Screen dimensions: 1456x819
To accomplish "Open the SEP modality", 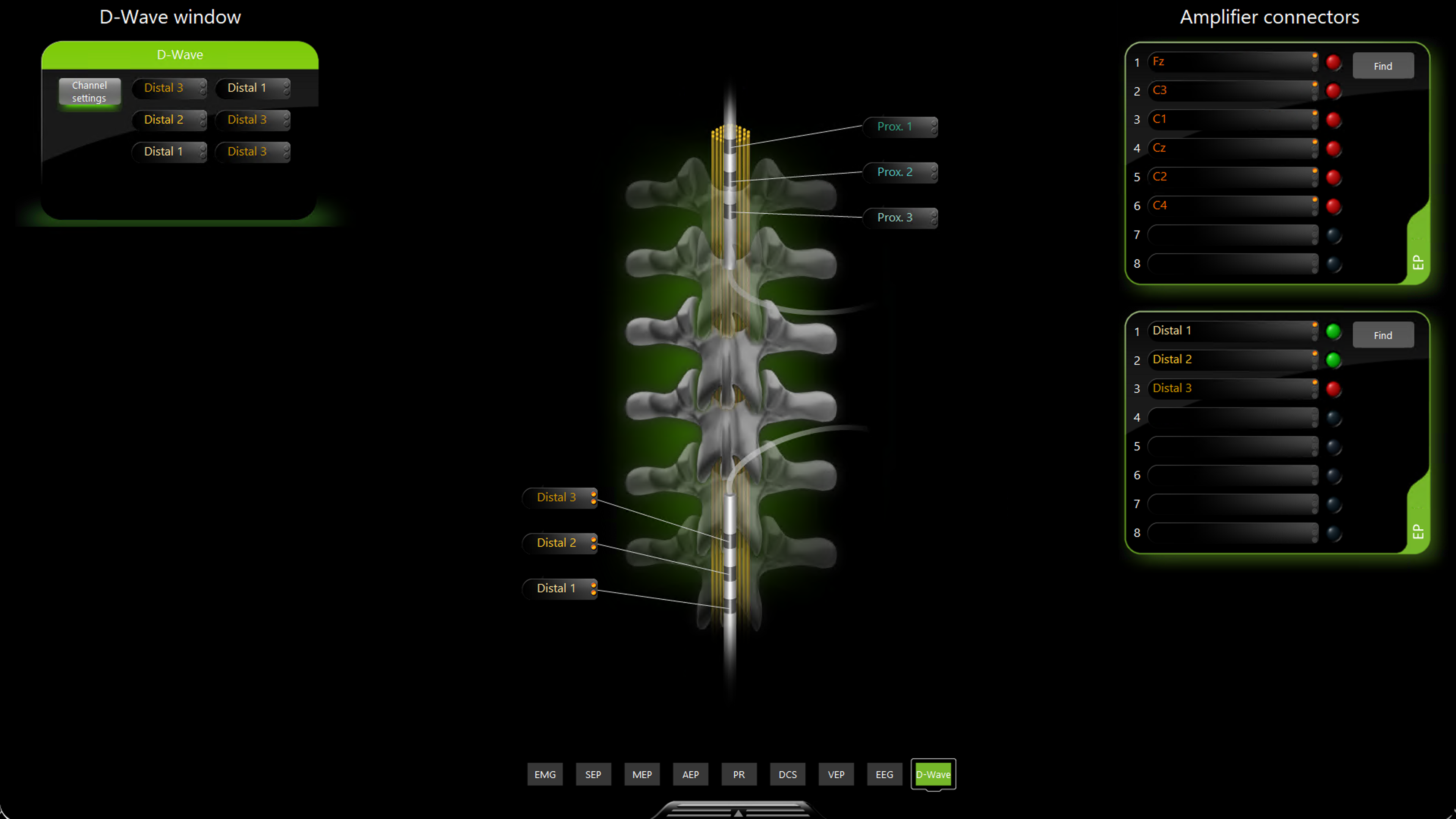I will coord(593,774).
